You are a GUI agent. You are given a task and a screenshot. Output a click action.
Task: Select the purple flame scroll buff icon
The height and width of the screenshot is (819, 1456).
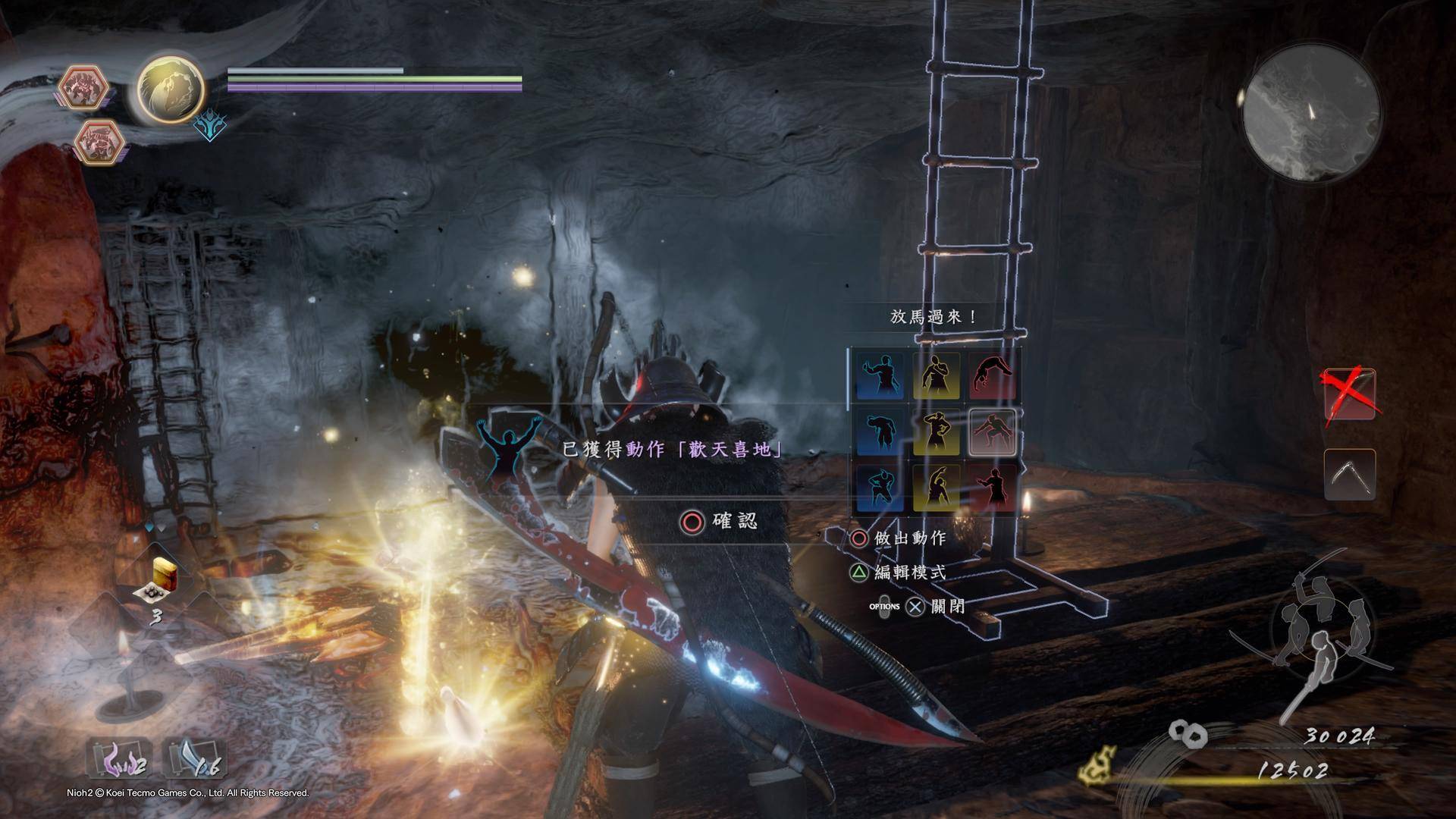[x=119, y=758]
